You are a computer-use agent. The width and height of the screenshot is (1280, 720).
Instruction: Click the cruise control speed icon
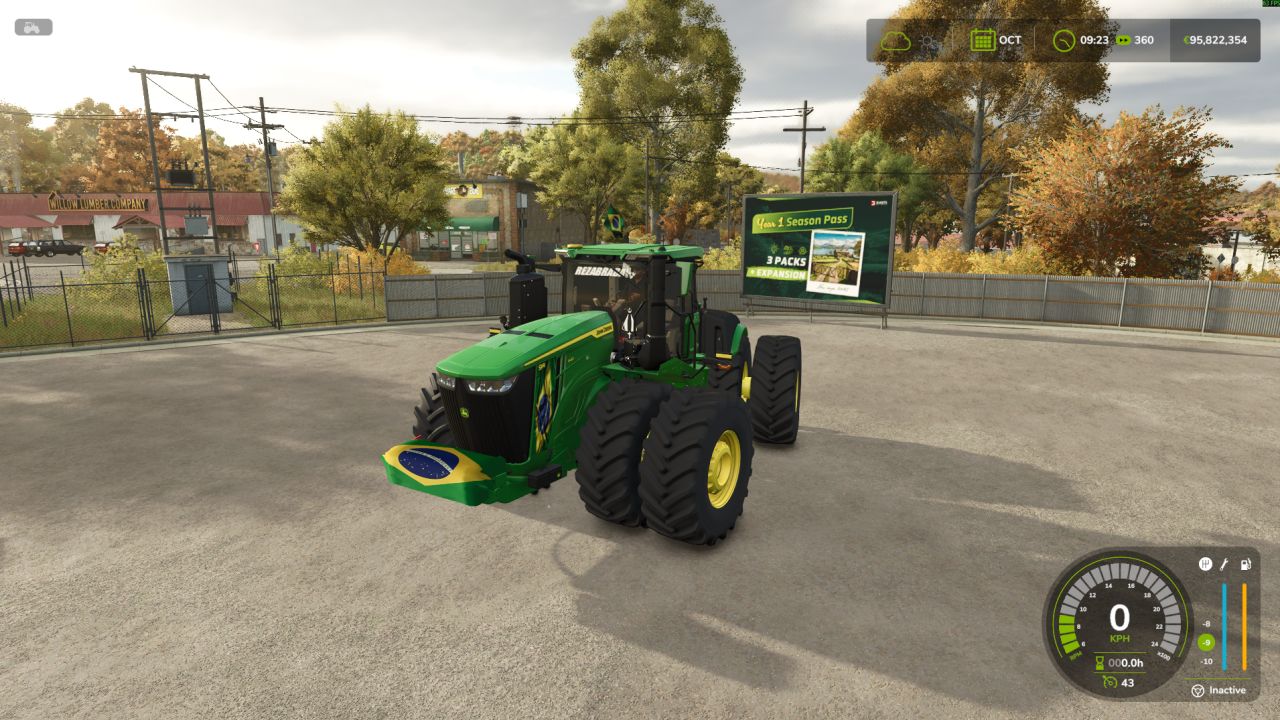(1109, 682)
